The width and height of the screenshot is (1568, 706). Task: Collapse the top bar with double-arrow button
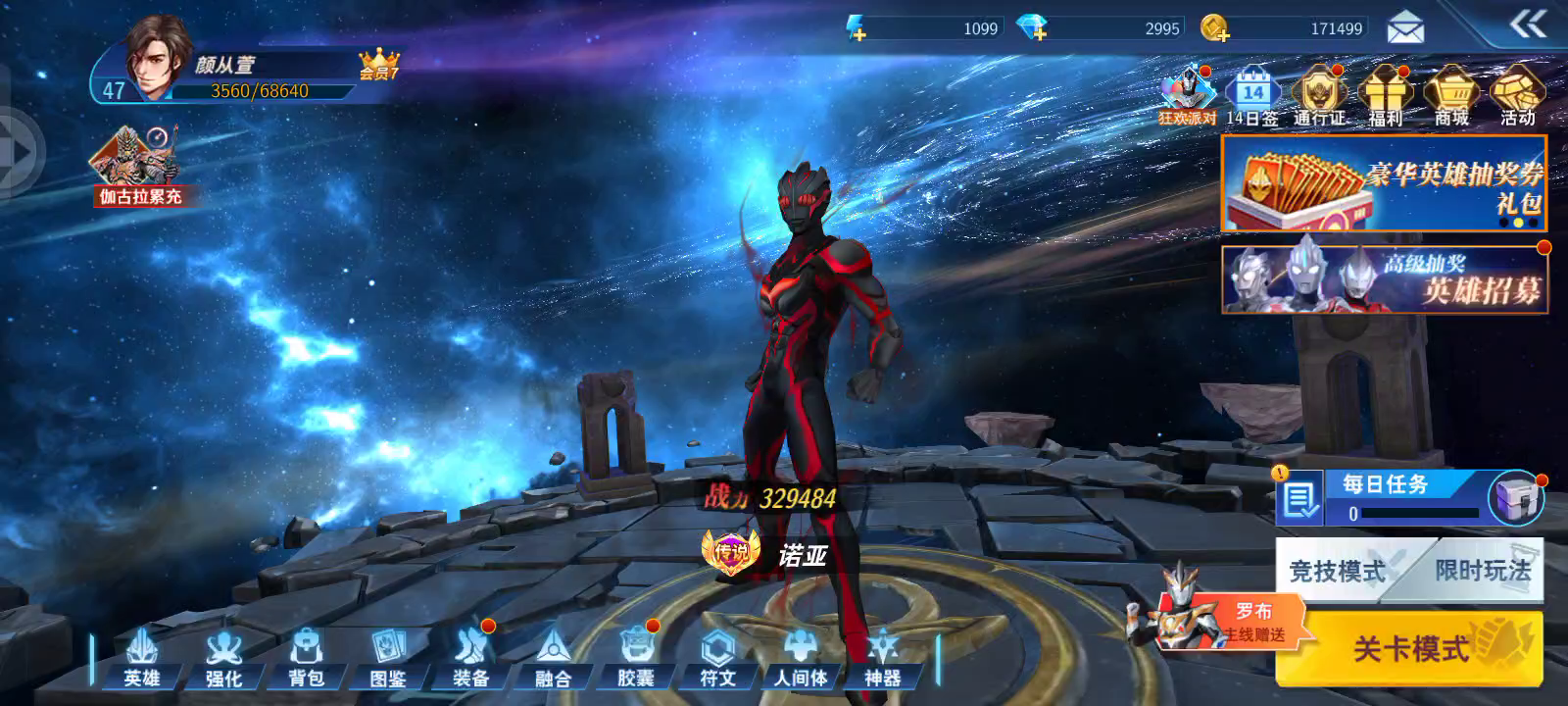coord(1528,25)
